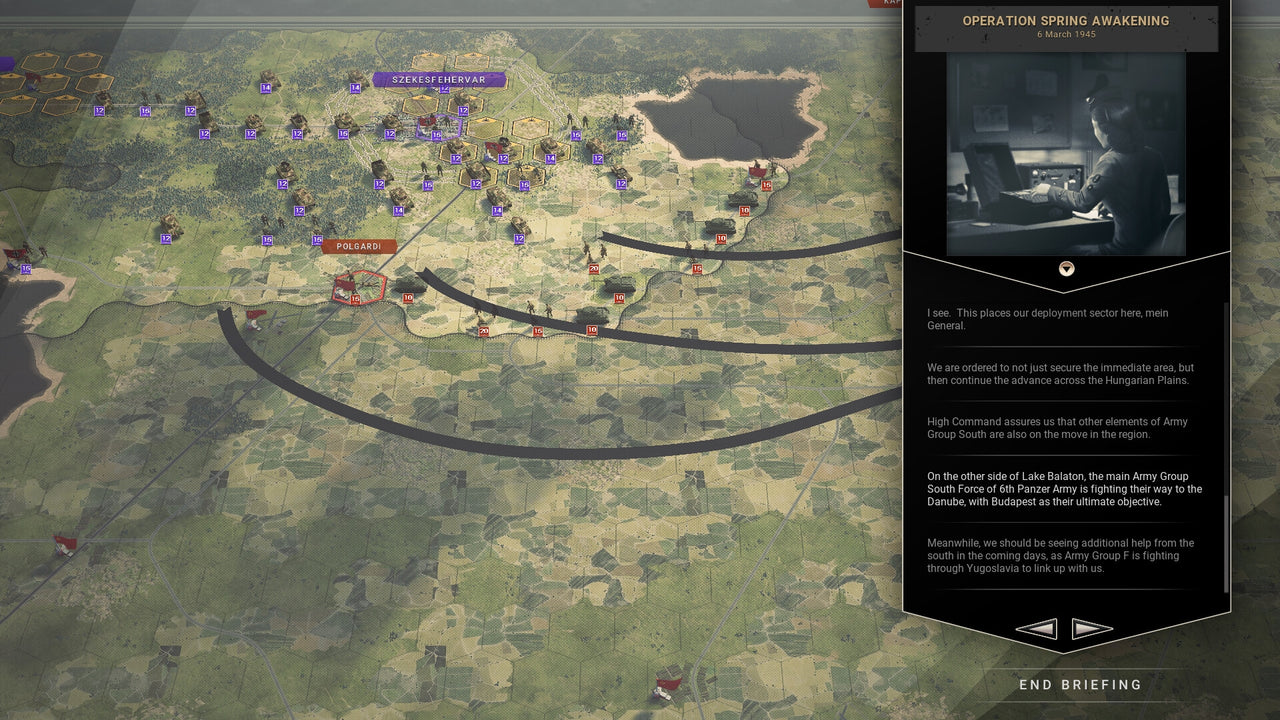The image size is (1280, 720).
Task: Click the SZEKESFEHERVAR city name banner
Action: pyautogui.click(x=438, y=79)
